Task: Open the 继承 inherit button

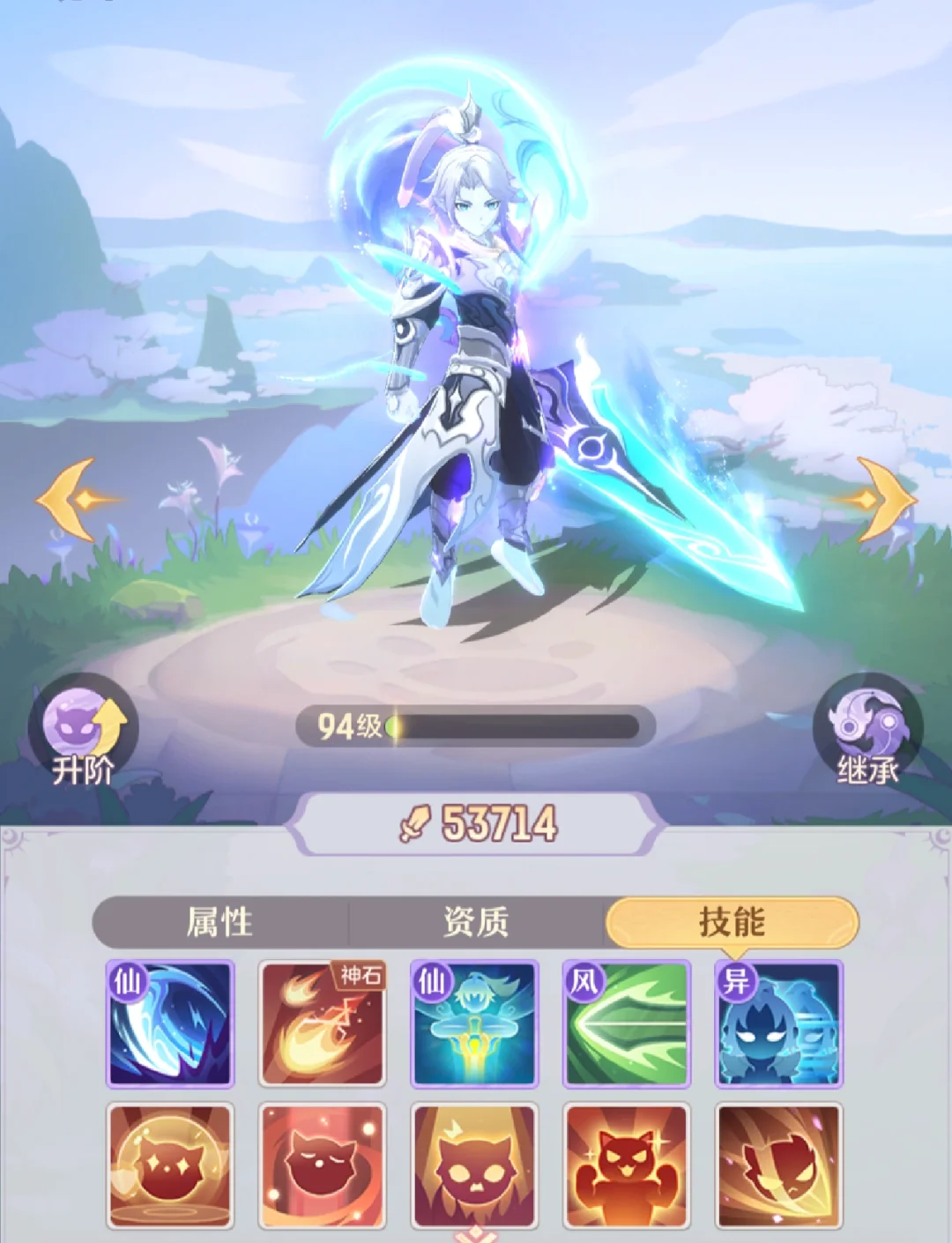Action: point(867,733)
